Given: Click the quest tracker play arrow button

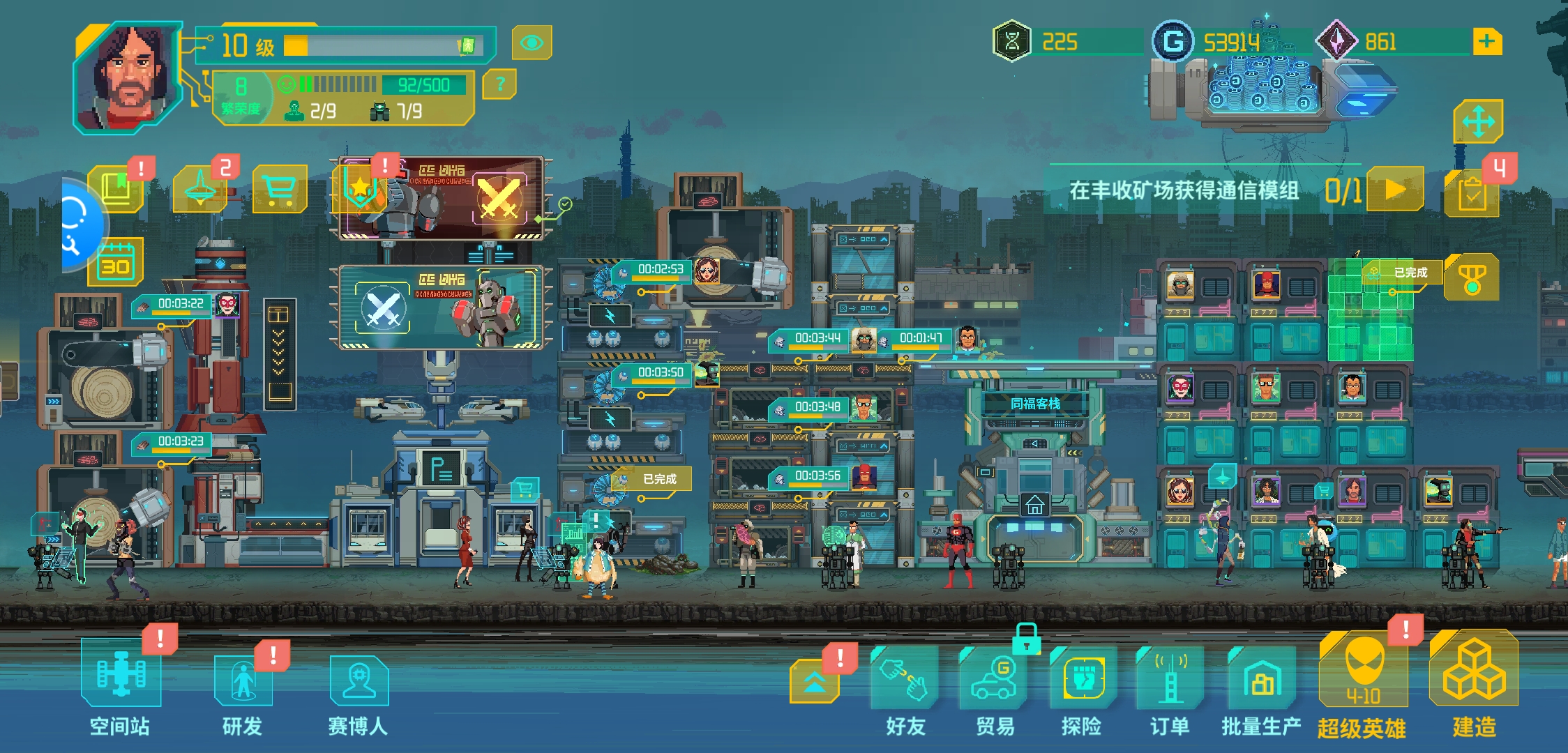Looking at the screenshot, I should (1395, 189).
